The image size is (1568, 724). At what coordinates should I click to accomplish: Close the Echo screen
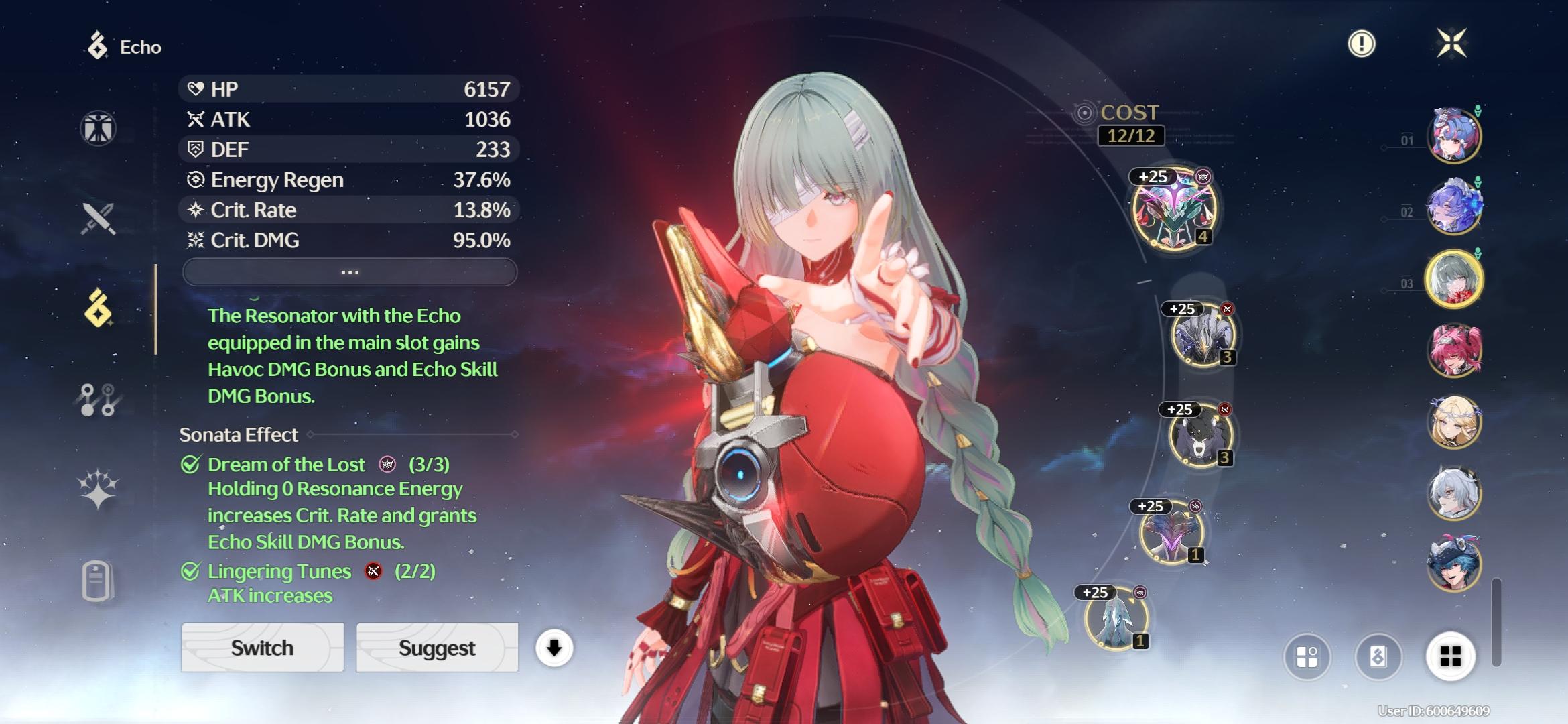click(1451, 44)
